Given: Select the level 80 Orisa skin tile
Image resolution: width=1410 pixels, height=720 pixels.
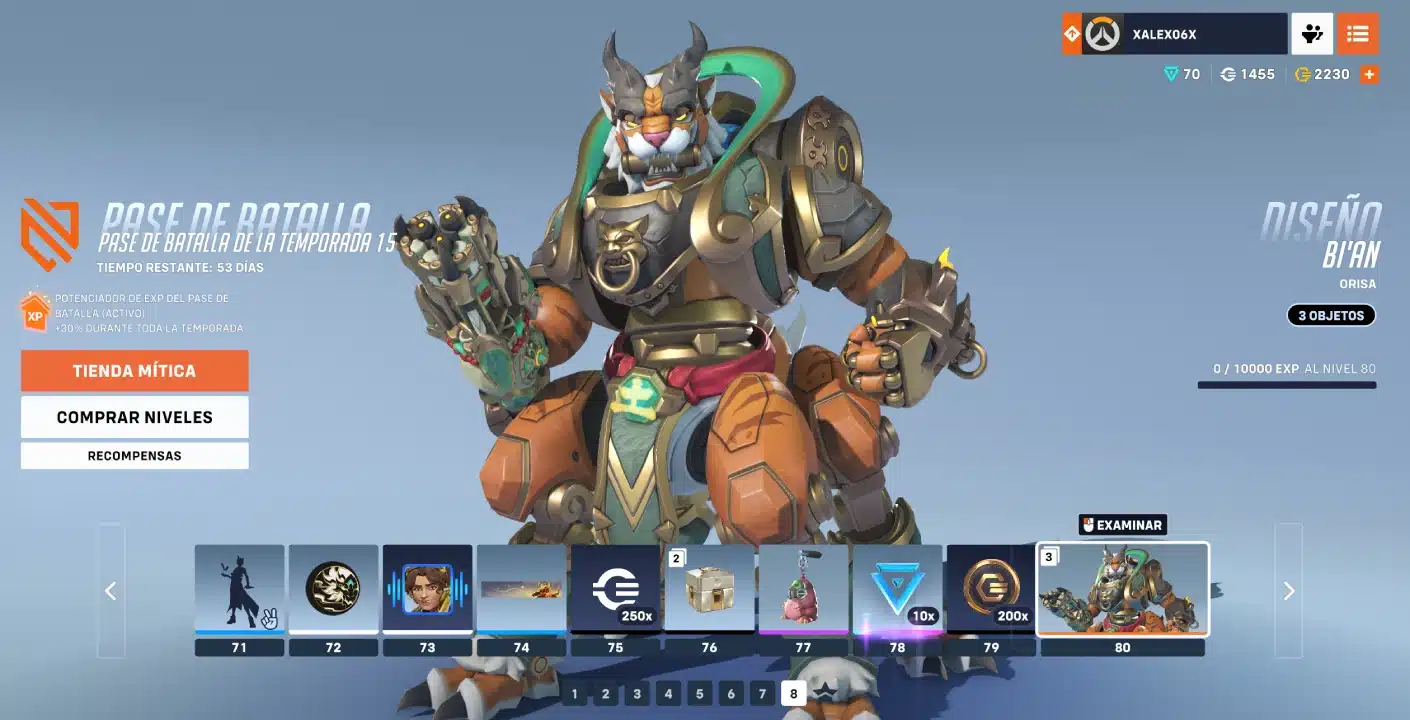Looking at the screenshot, I should click(1122, 589).
